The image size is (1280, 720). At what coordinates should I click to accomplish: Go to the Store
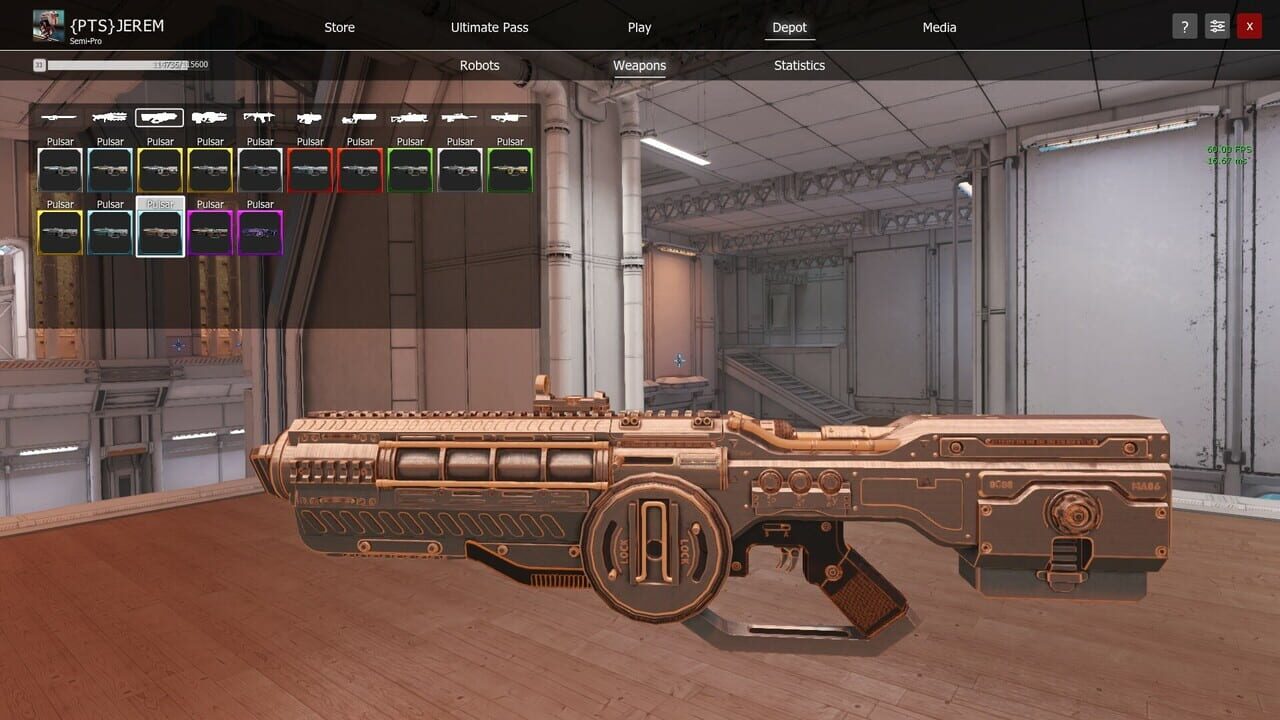[x=339, y=27]
